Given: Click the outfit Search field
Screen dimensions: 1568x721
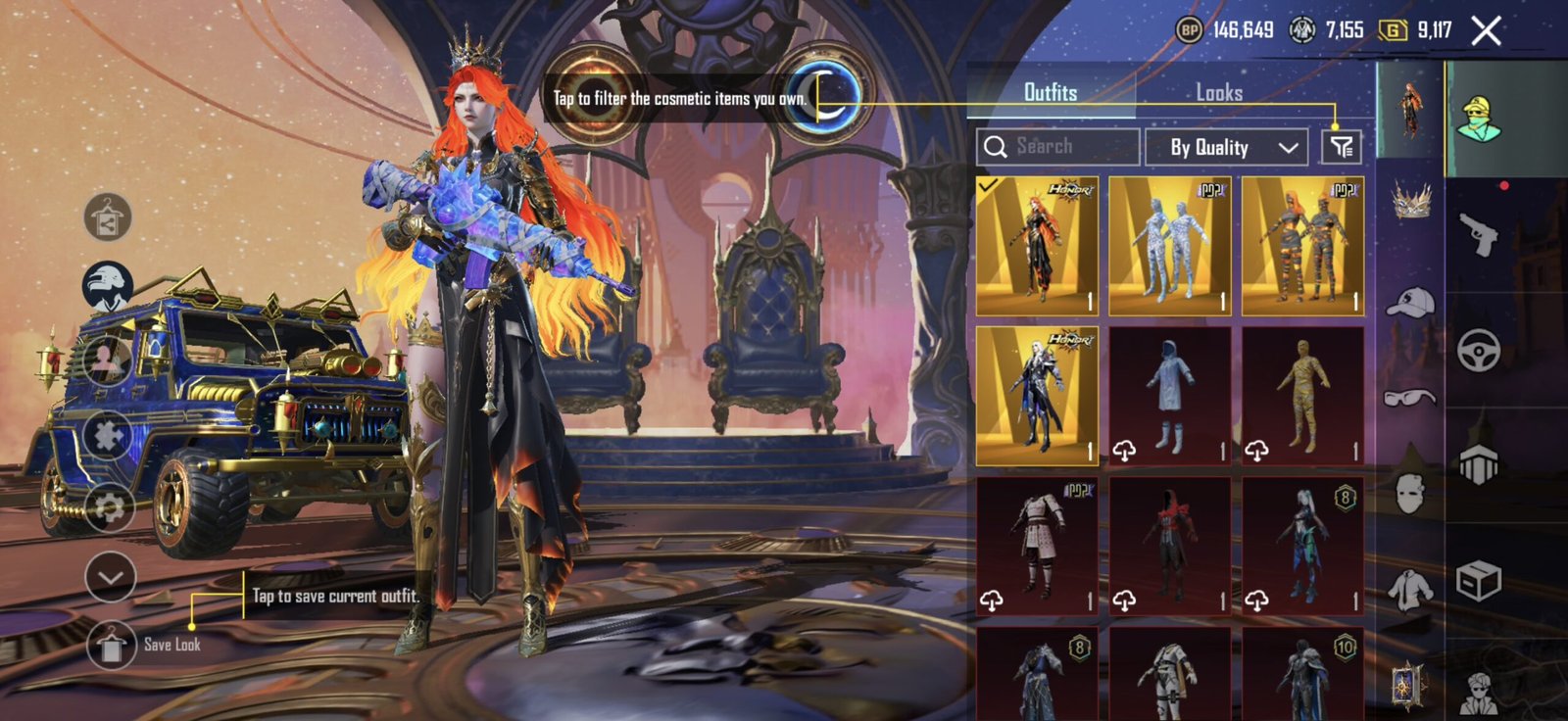Looking at the screenshot, I should [x=1058, y=147].
